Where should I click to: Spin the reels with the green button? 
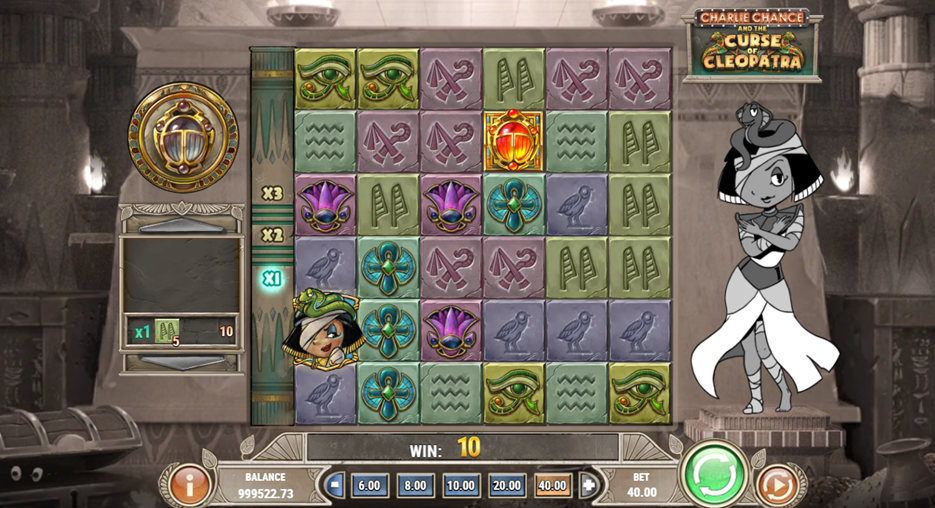click(714, 471)
